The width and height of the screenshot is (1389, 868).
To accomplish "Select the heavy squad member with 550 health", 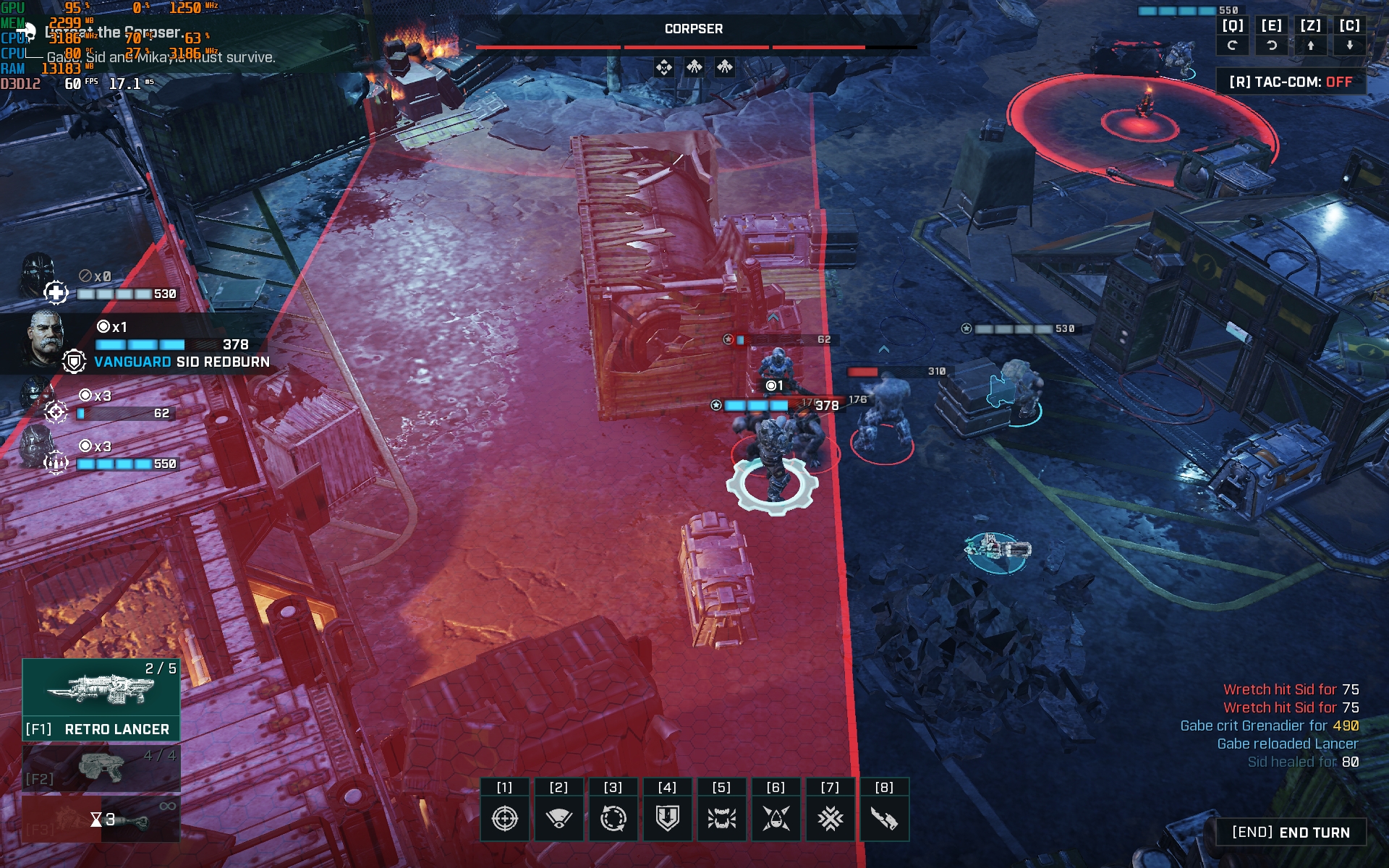I will (36, 447).
